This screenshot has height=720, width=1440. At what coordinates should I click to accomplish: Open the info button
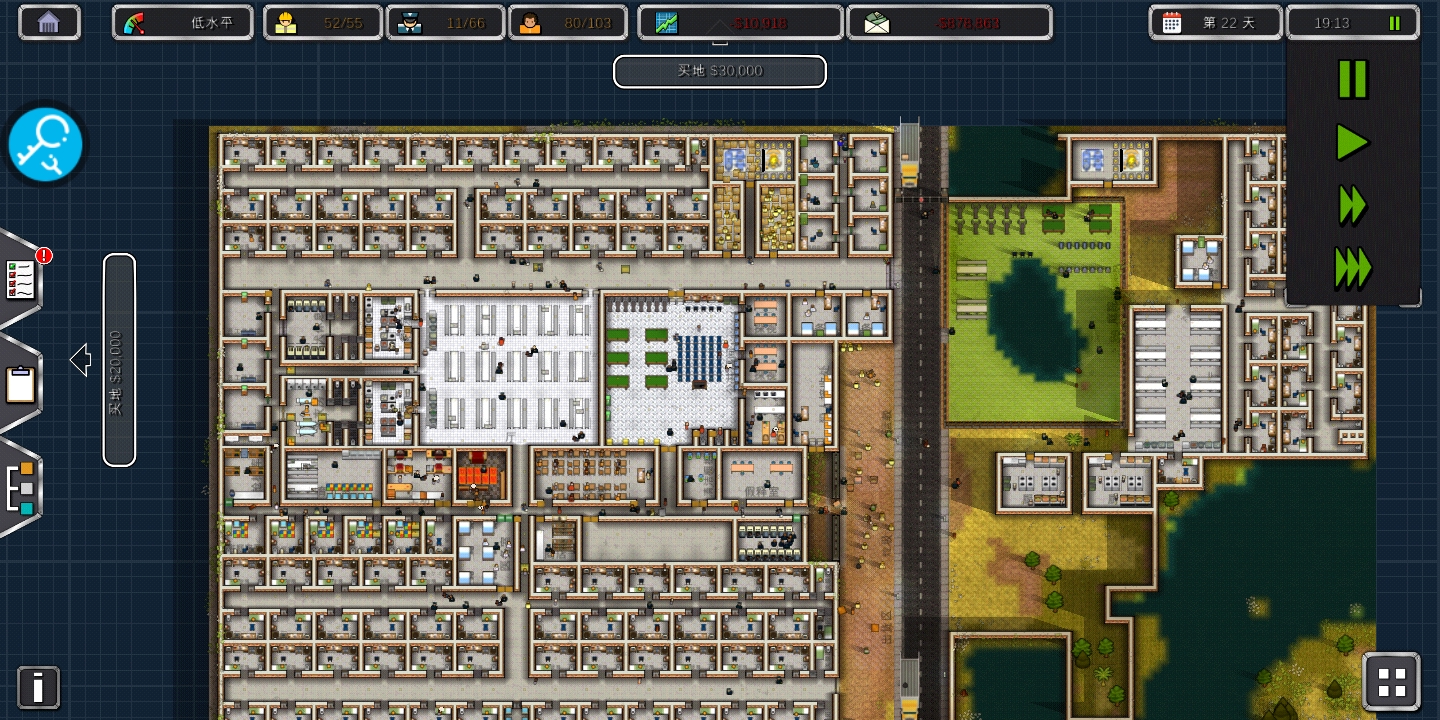pyautogui.click(x=38, y=687)
